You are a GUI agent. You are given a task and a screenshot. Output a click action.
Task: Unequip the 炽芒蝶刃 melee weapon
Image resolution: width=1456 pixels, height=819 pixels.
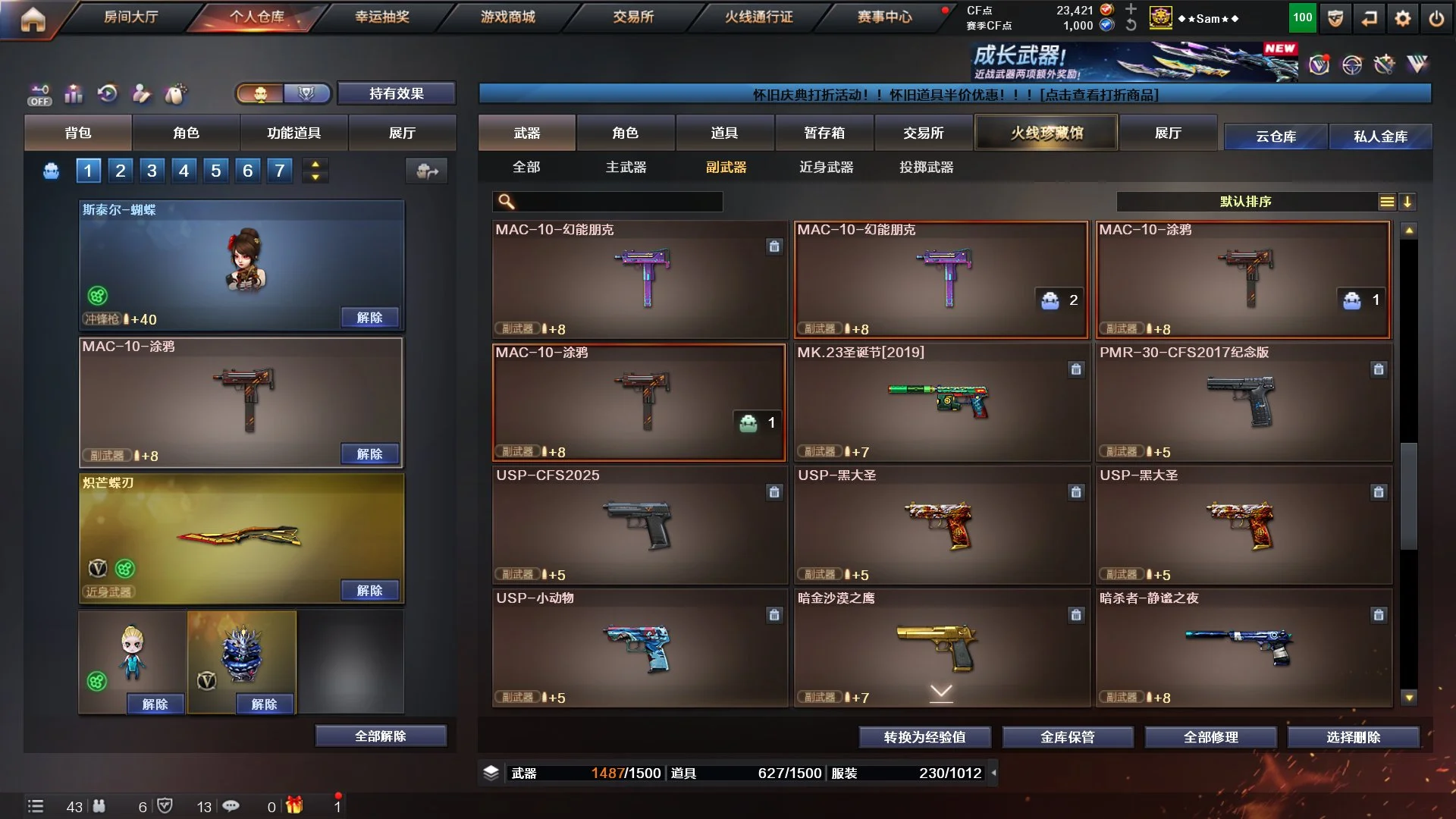tap(369, 591)
